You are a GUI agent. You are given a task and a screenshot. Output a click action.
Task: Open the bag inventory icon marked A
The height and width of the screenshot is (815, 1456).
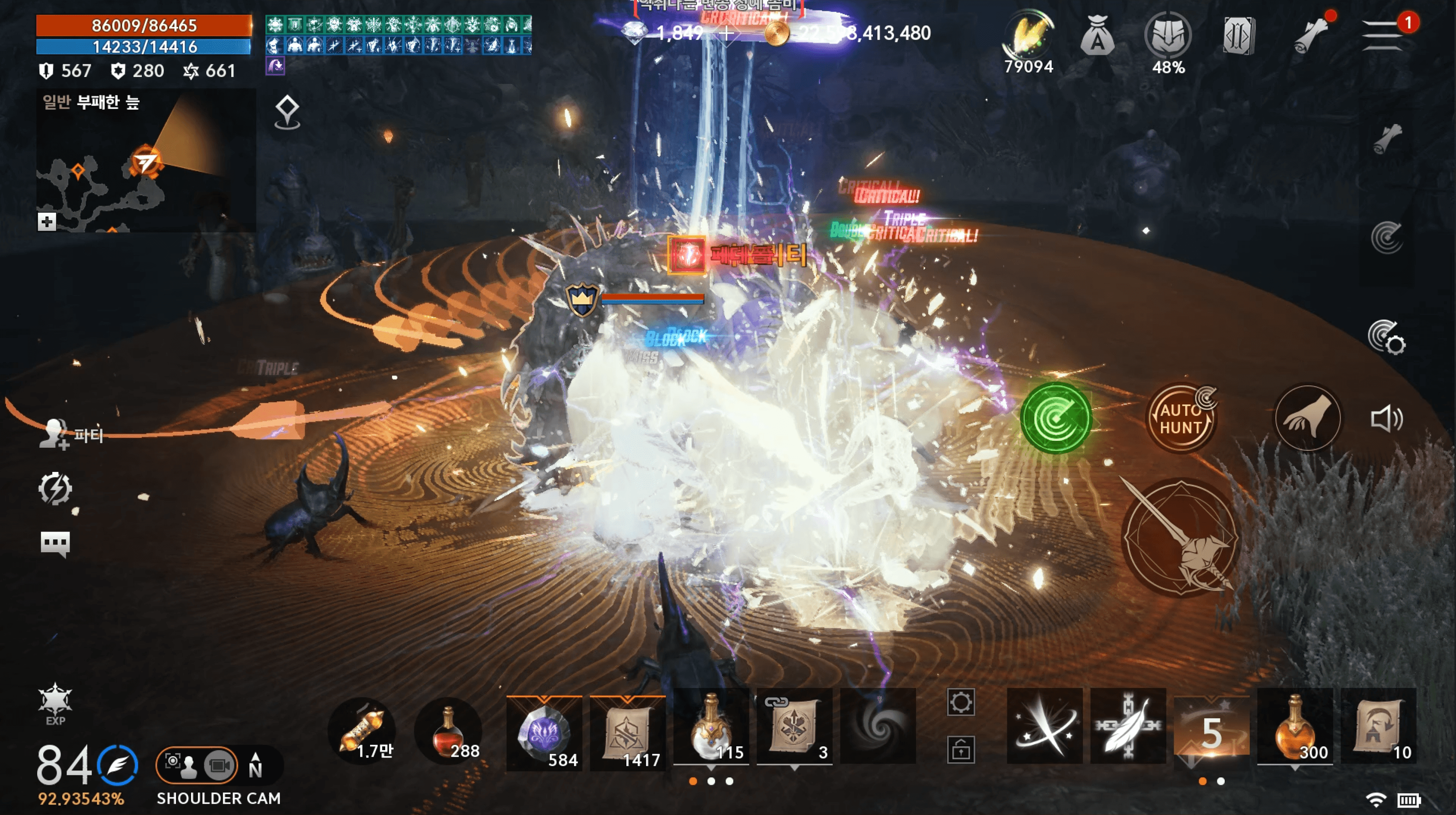[1097, 36]
